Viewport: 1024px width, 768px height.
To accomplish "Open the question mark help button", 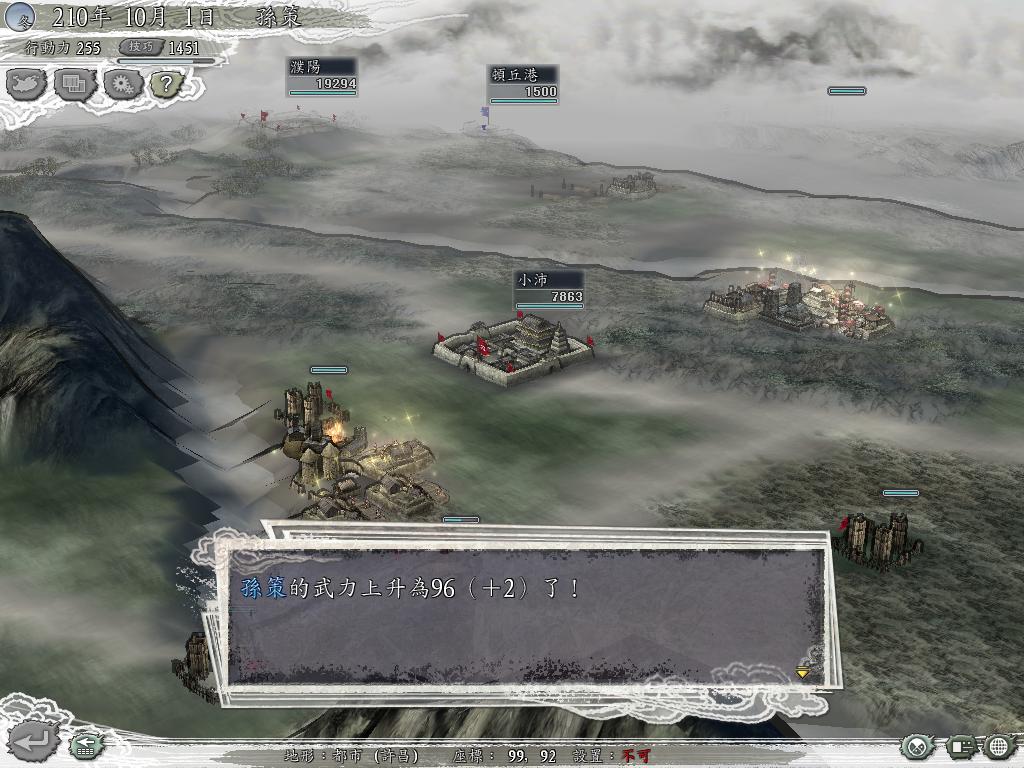I will (166, 84).
